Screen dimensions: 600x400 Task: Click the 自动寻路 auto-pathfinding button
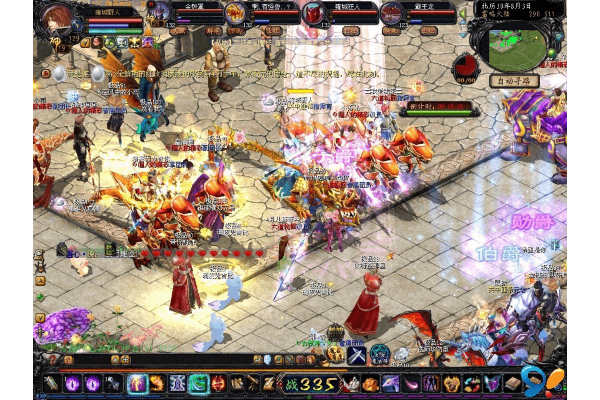tap(514, 80)
